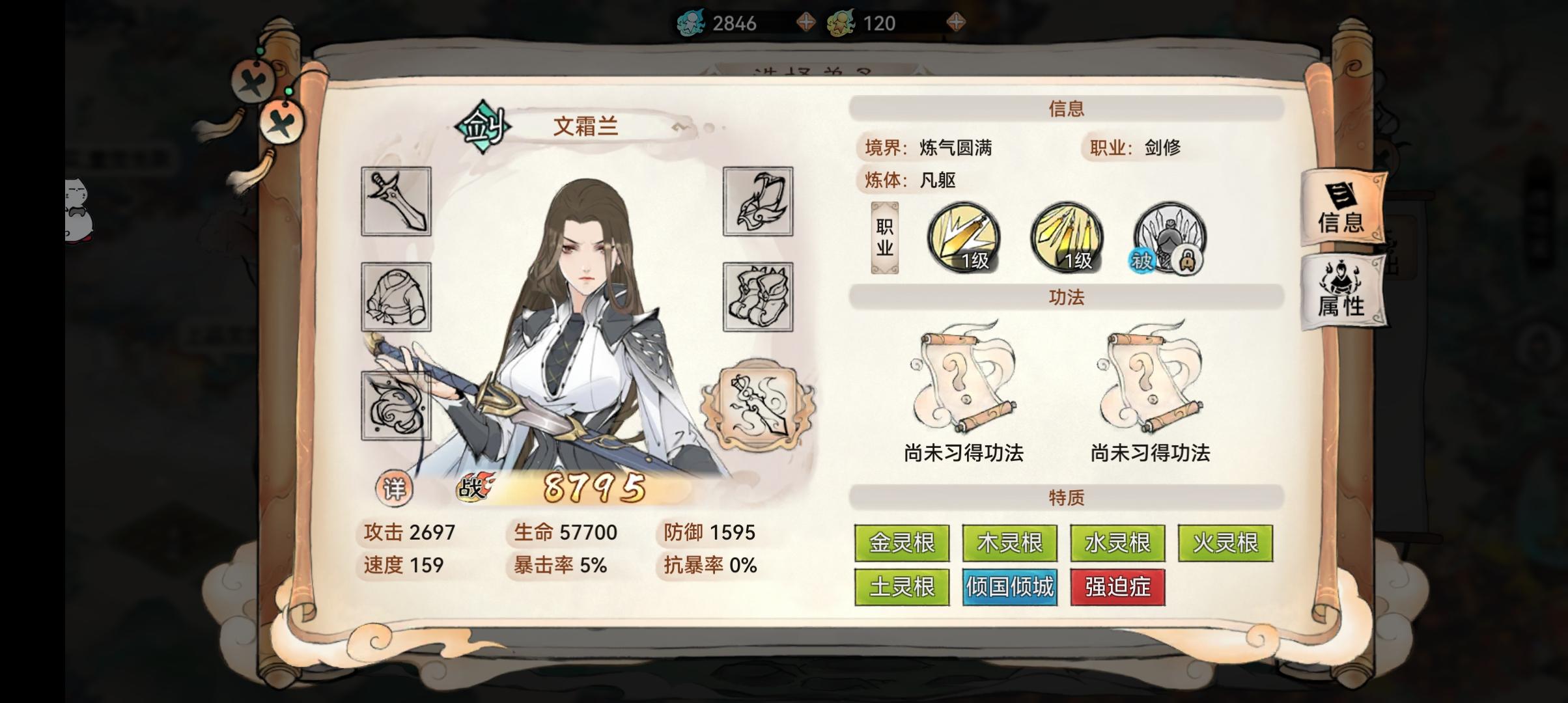Select the 倾国倾城 blue trait tag
The height and width of the screenshot is (703, 1568).
pos(1010,586)
